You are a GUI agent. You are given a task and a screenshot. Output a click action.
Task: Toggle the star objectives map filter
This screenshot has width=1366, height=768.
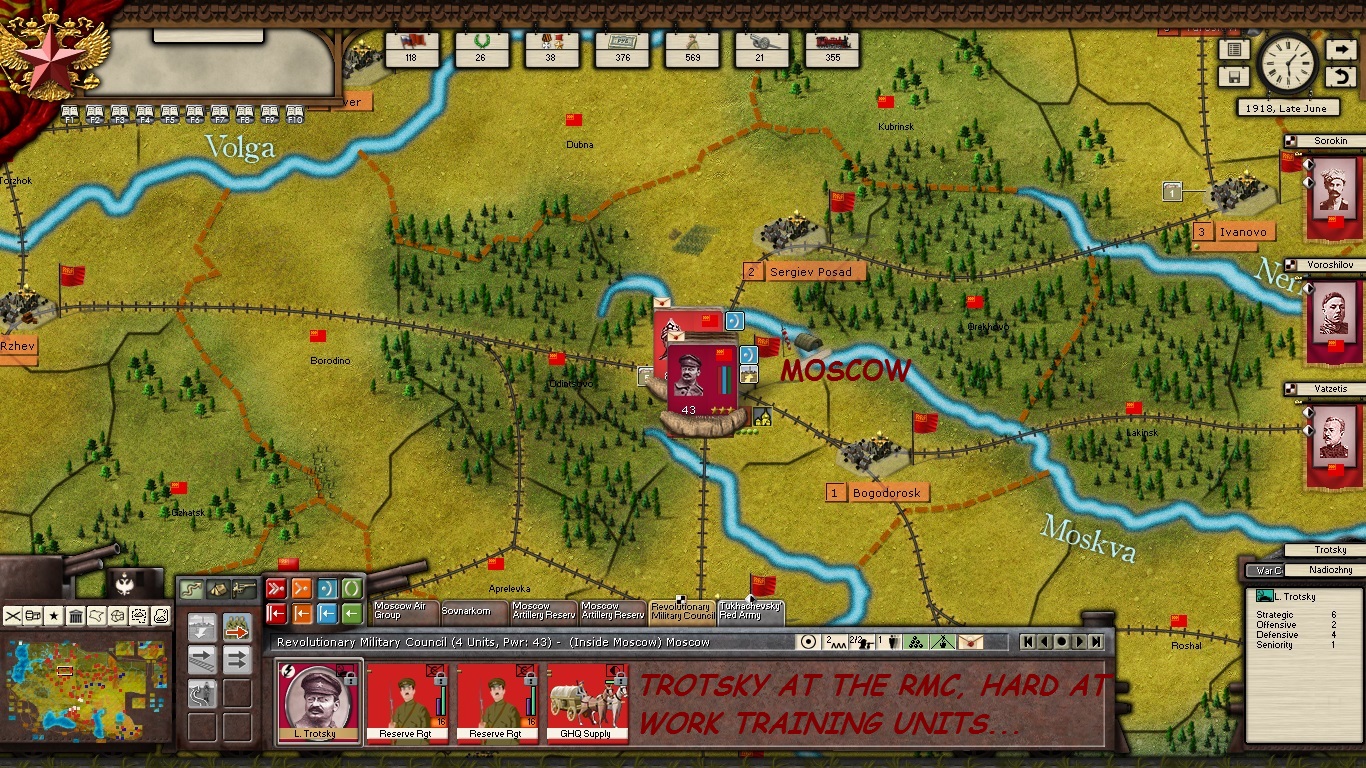tap(54, 615)
